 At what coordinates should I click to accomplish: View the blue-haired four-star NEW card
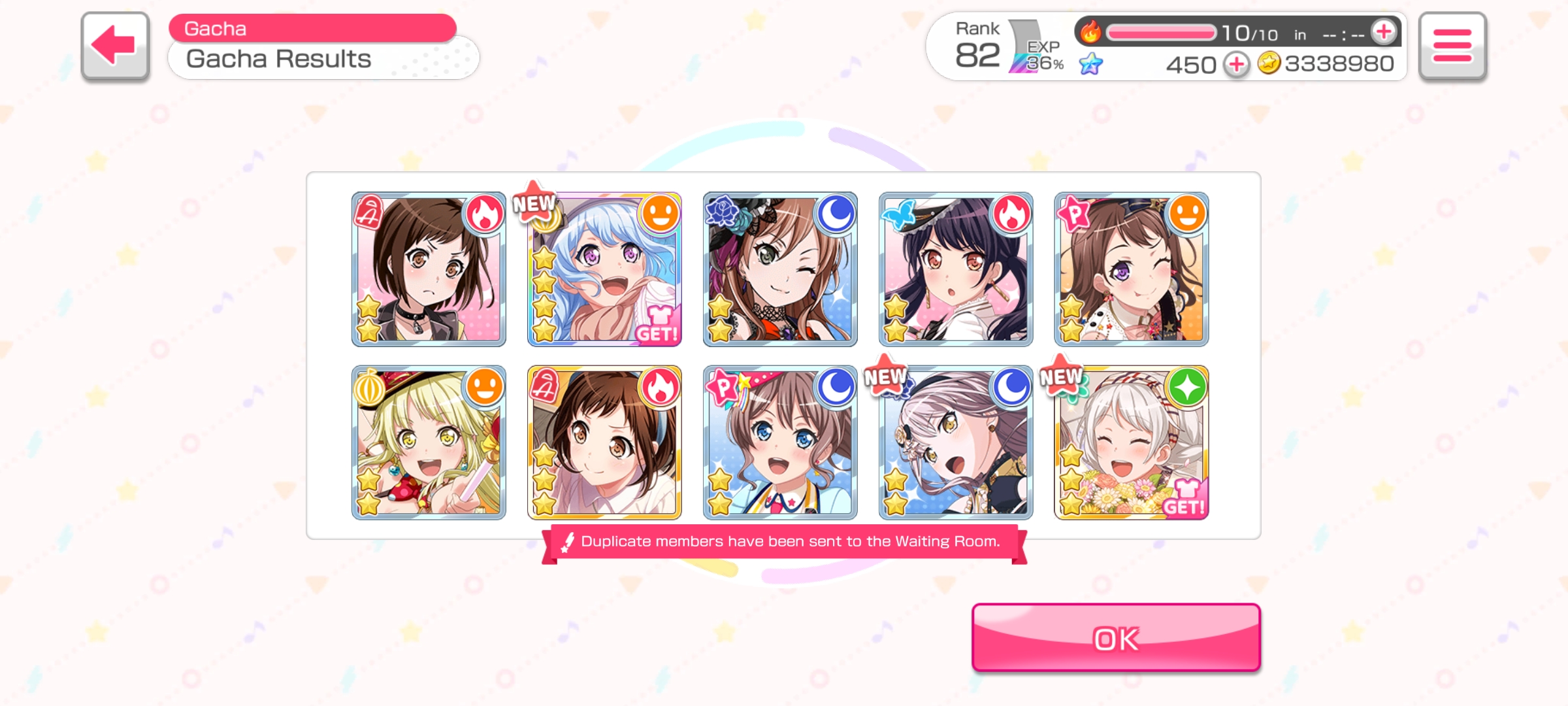pyautogui.click(x=604, y=269)
